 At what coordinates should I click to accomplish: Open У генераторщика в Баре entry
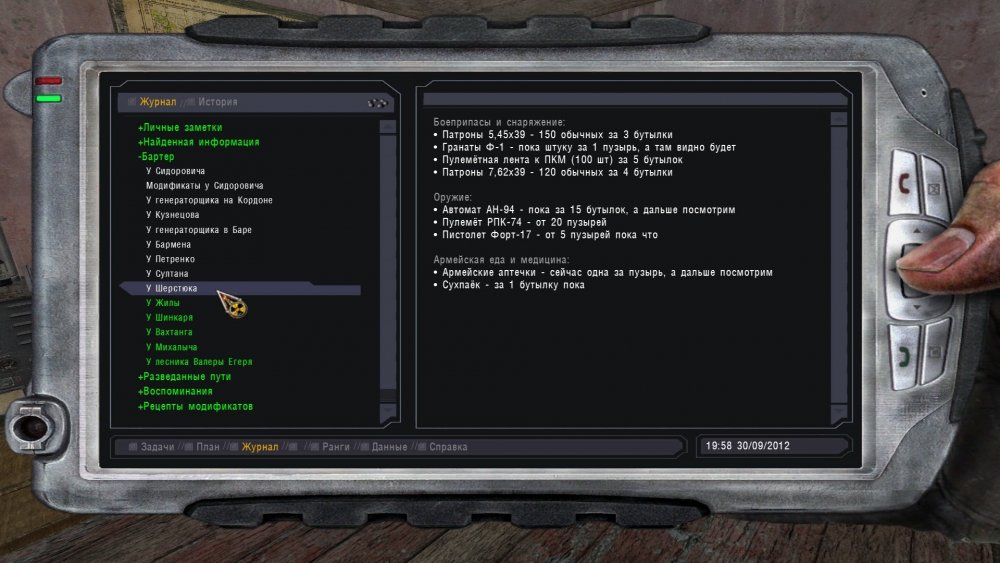(x=199, y=230)
